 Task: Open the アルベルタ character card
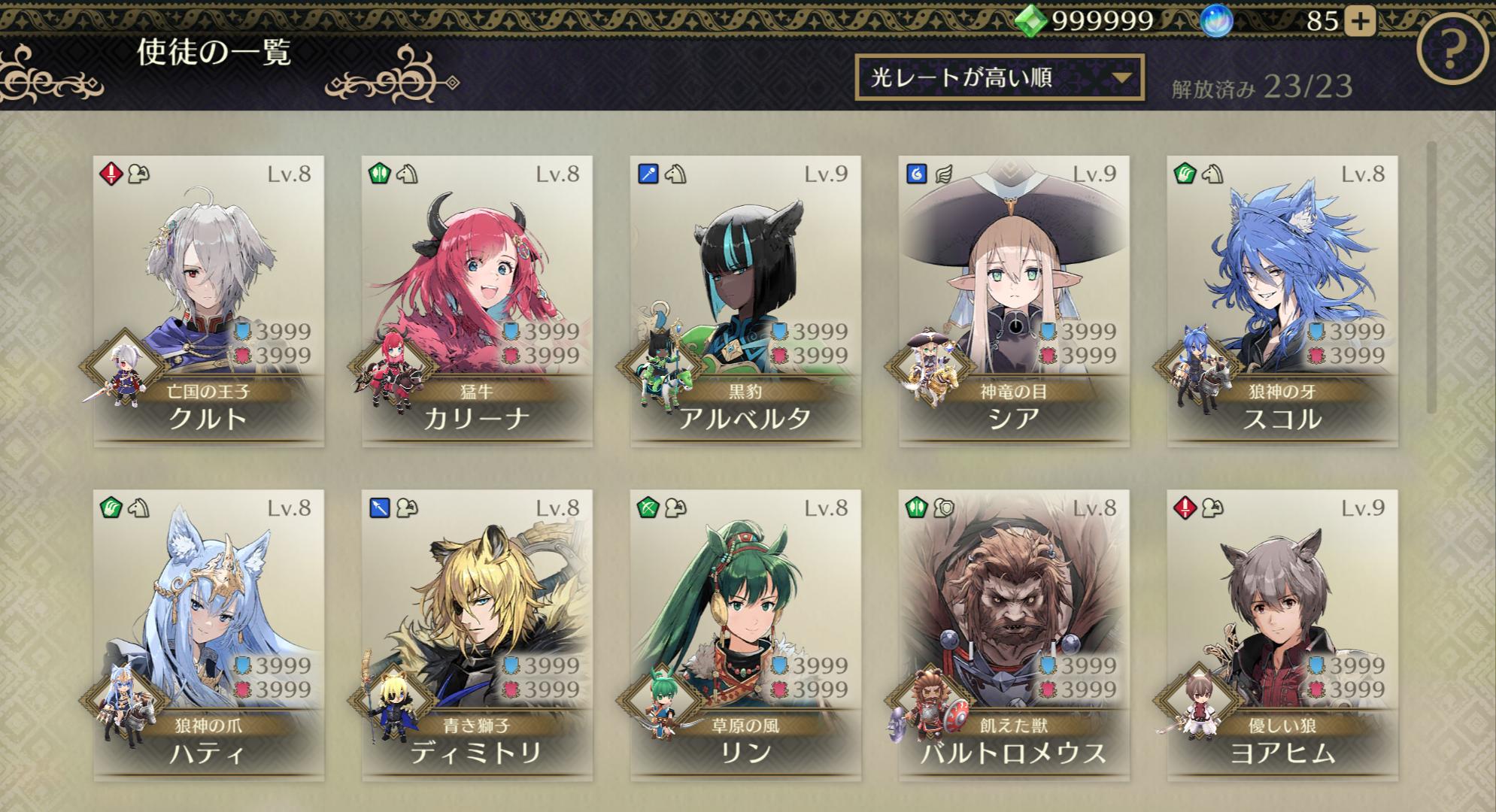745,301
